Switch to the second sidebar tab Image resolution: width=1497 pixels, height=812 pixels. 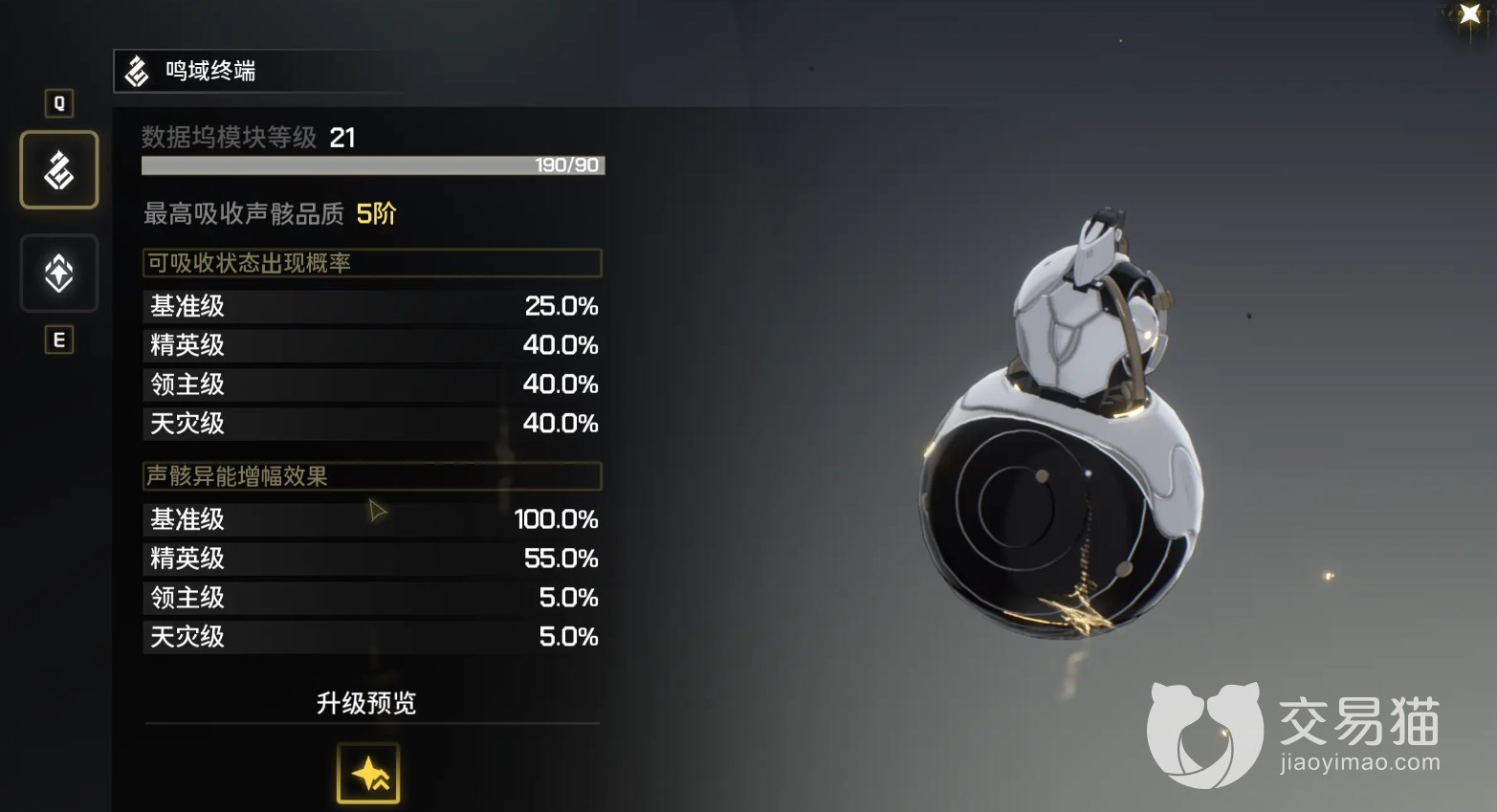[x=59, y=274]
